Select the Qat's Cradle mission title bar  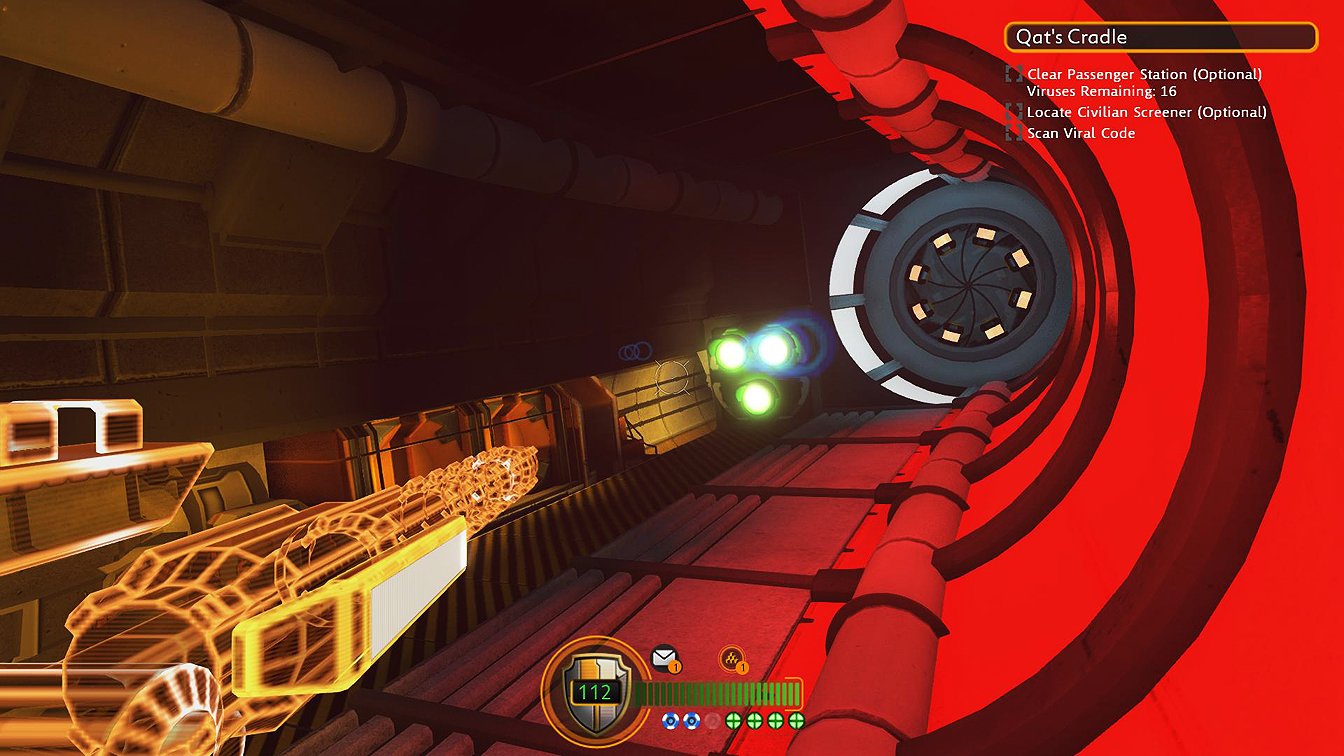click(1161, 37)
